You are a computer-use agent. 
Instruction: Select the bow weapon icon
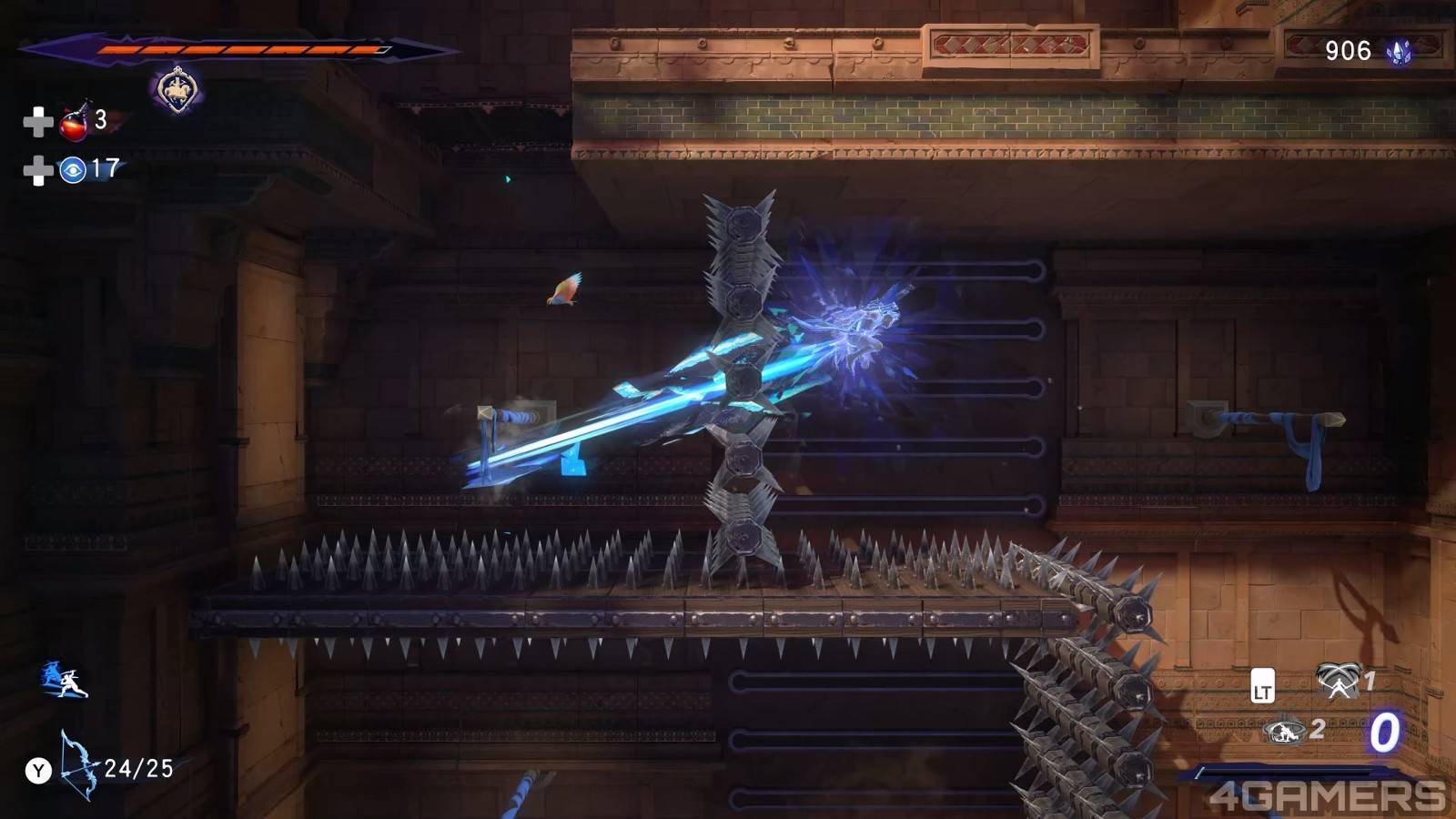pos(77,764)
